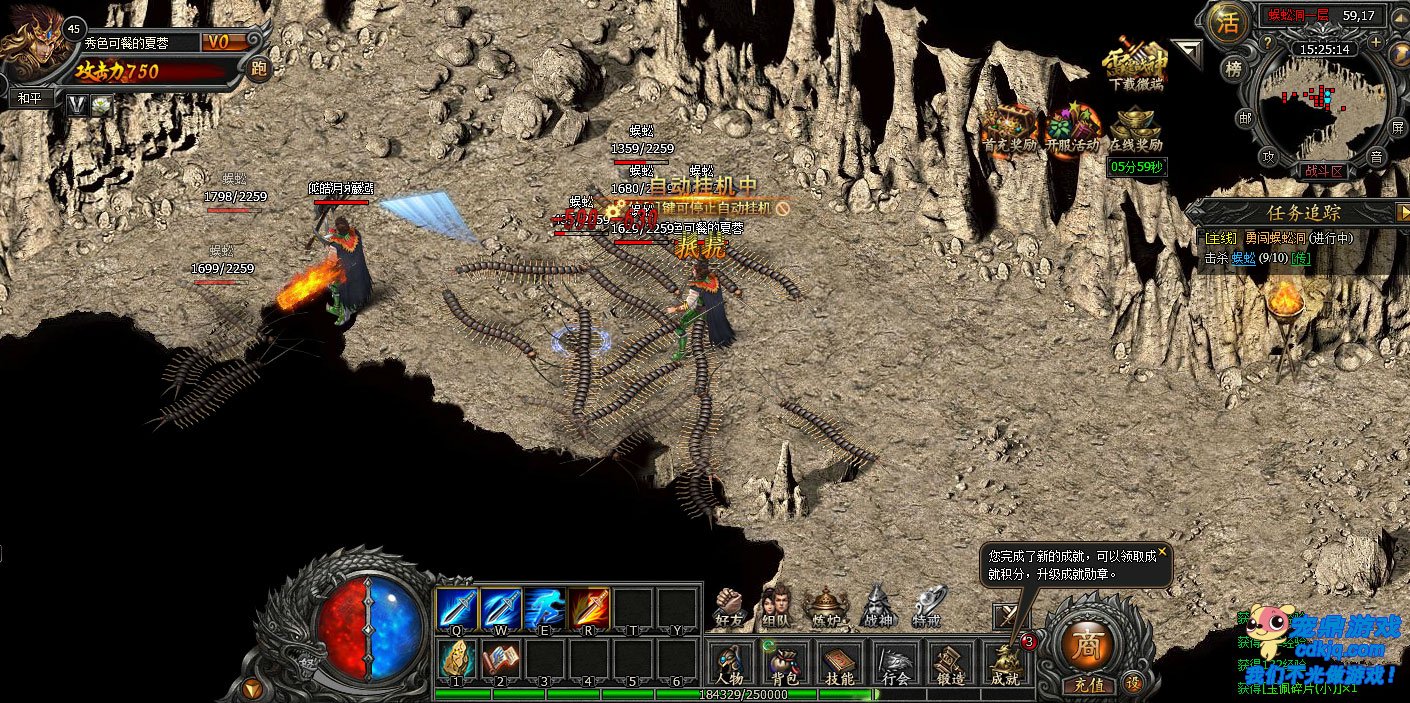Close the new achievement tooltip
The image size is (1410, 703).
click(x=1162, y=550)
